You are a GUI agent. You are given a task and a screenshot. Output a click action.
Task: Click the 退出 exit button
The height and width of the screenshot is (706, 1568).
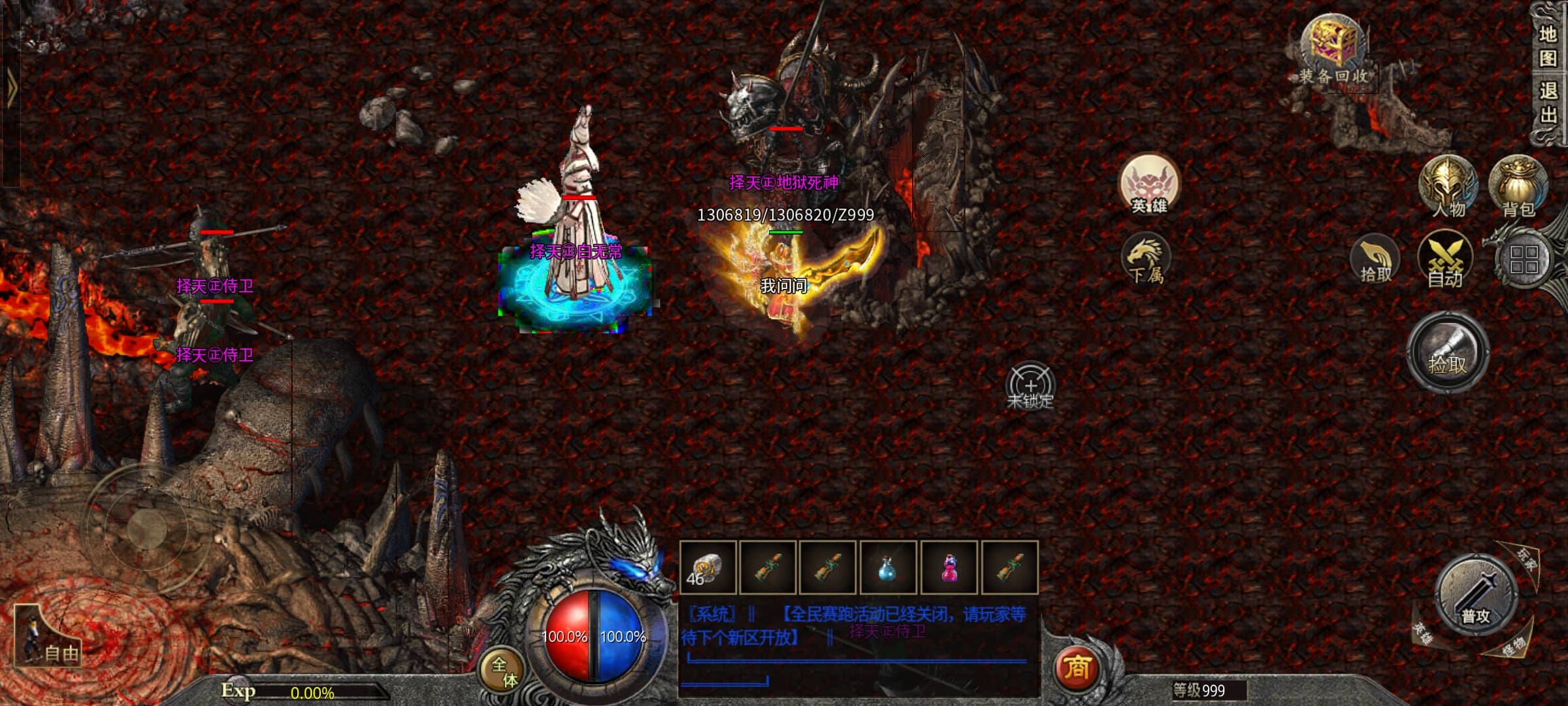point(1547,103)
